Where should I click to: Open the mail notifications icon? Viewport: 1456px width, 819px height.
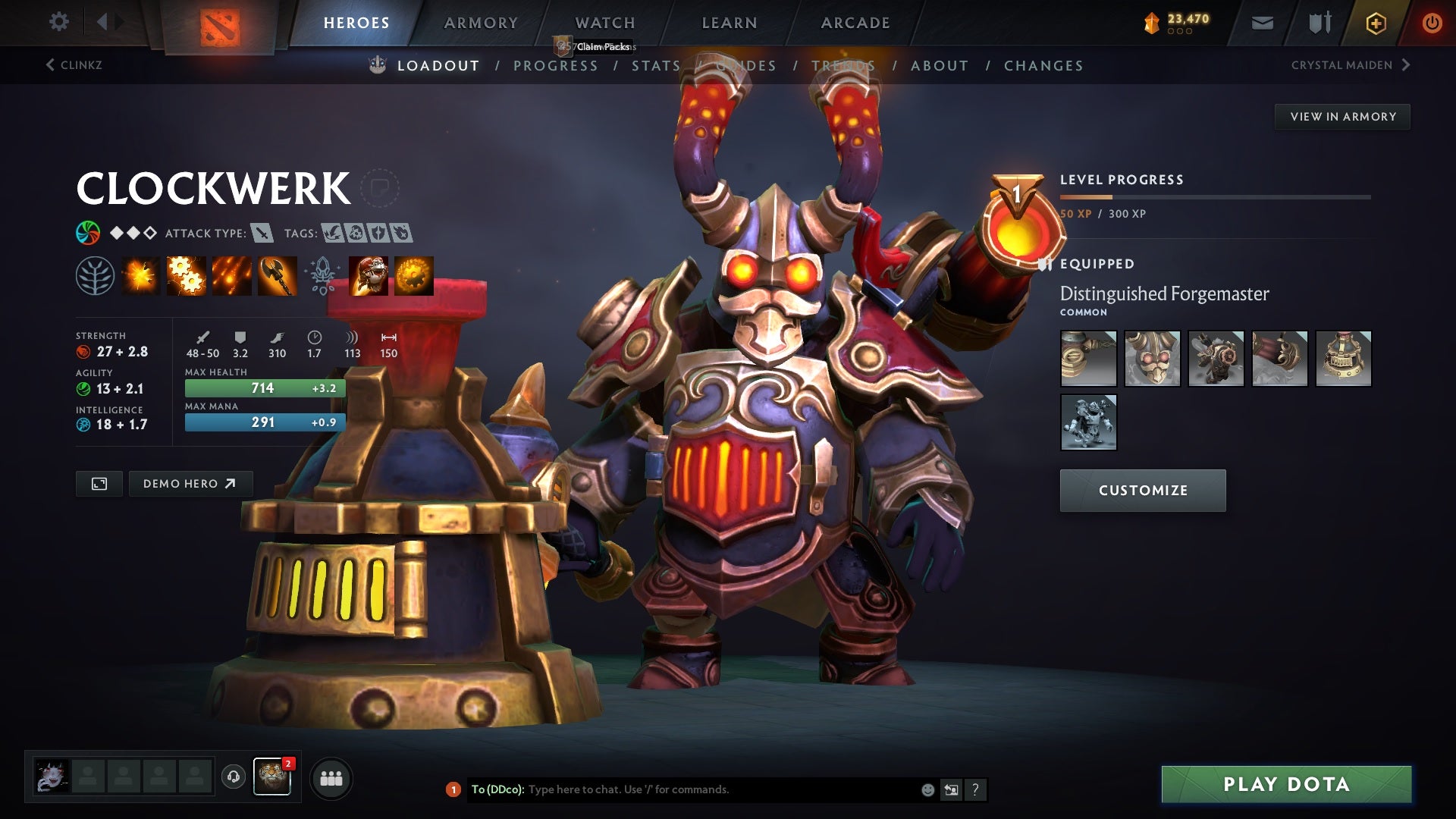coord(1261,23)
